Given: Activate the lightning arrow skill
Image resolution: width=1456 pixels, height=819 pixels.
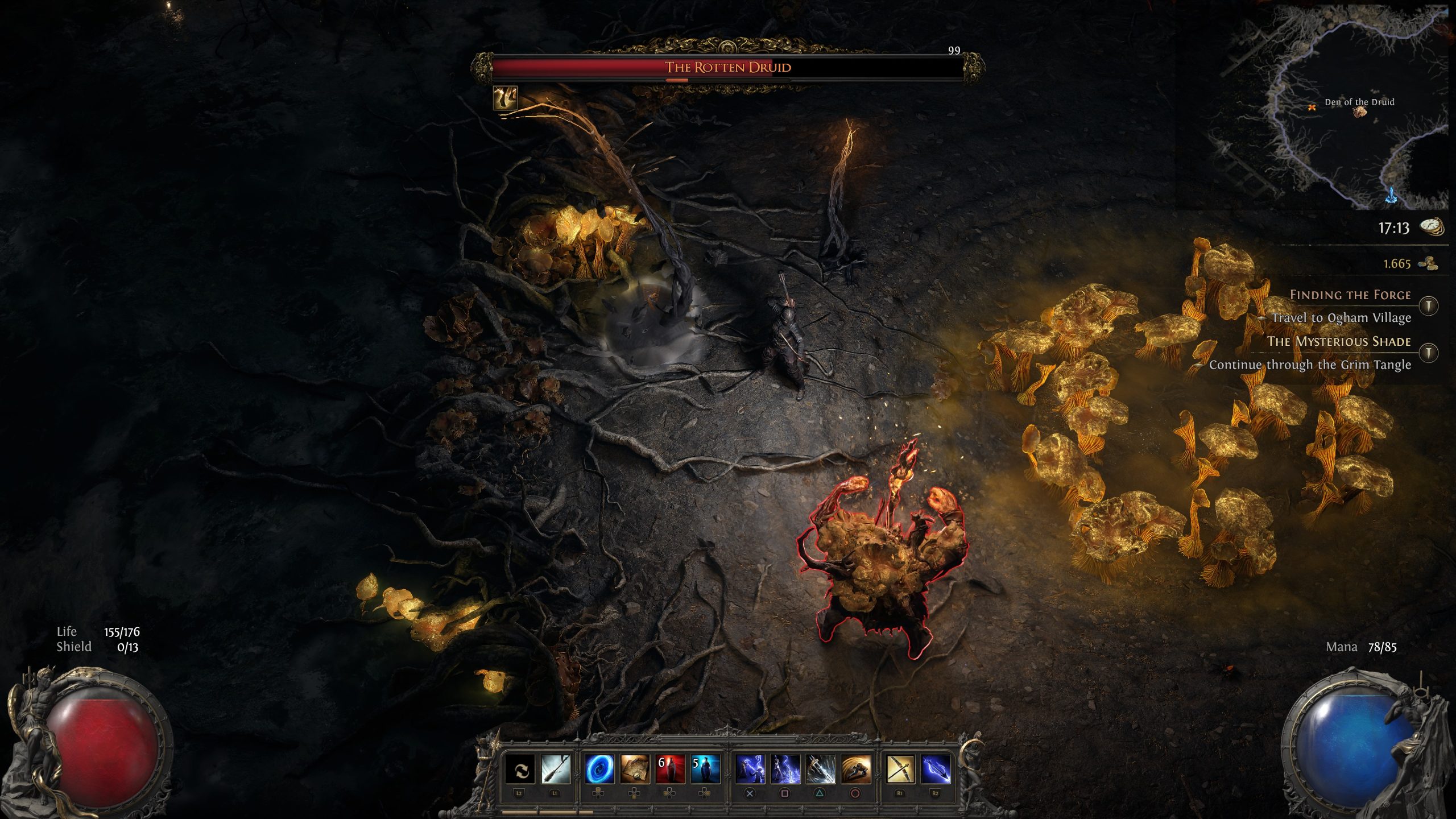Looking at the screenshot, I should point(936,770).
